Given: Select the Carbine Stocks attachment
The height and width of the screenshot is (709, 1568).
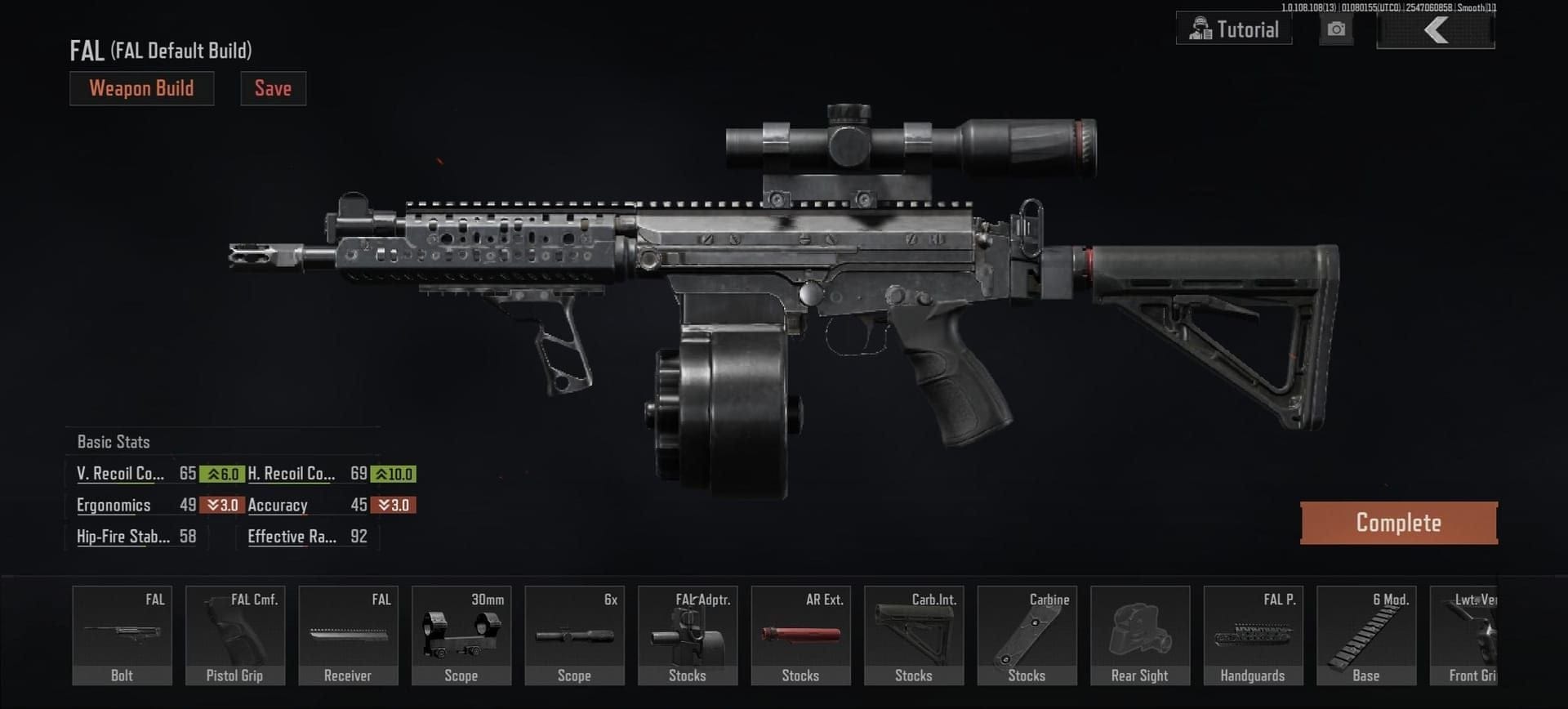Looking at the screenshot, I should [1027, 636].
